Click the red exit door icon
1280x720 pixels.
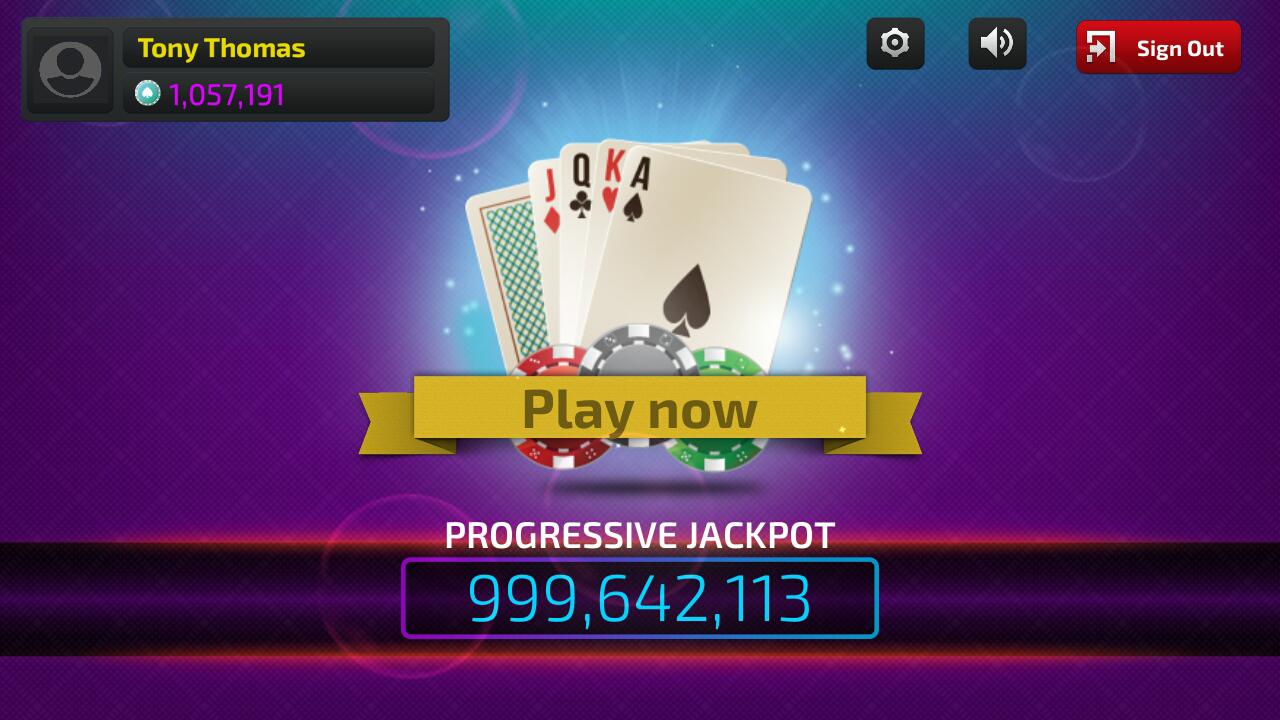click(x=1100, y=47)
